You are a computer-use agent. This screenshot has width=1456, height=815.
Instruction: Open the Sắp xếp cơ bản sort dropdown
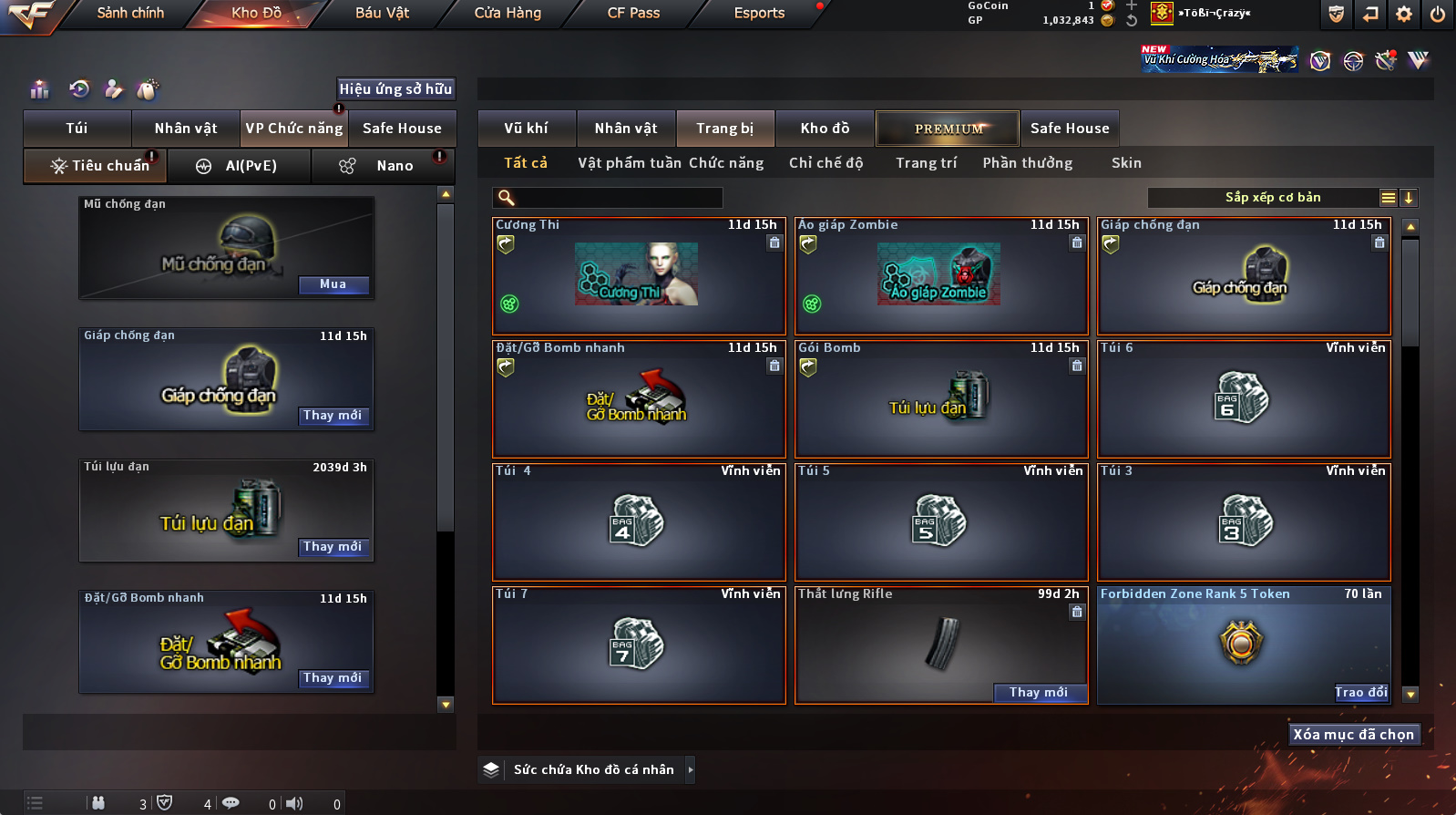pyautogui.click(x=1272, y=198)
